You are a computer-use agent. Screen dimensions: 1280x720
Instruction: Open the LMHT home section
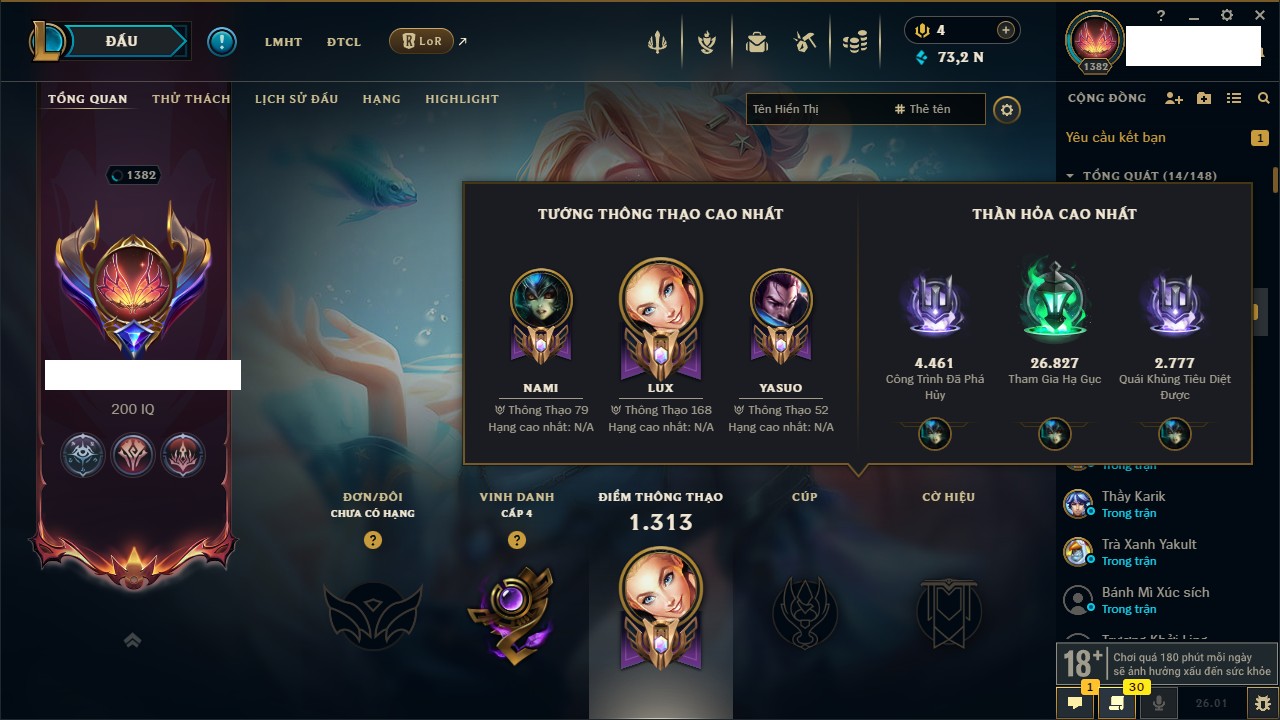[x=283, y=42]
